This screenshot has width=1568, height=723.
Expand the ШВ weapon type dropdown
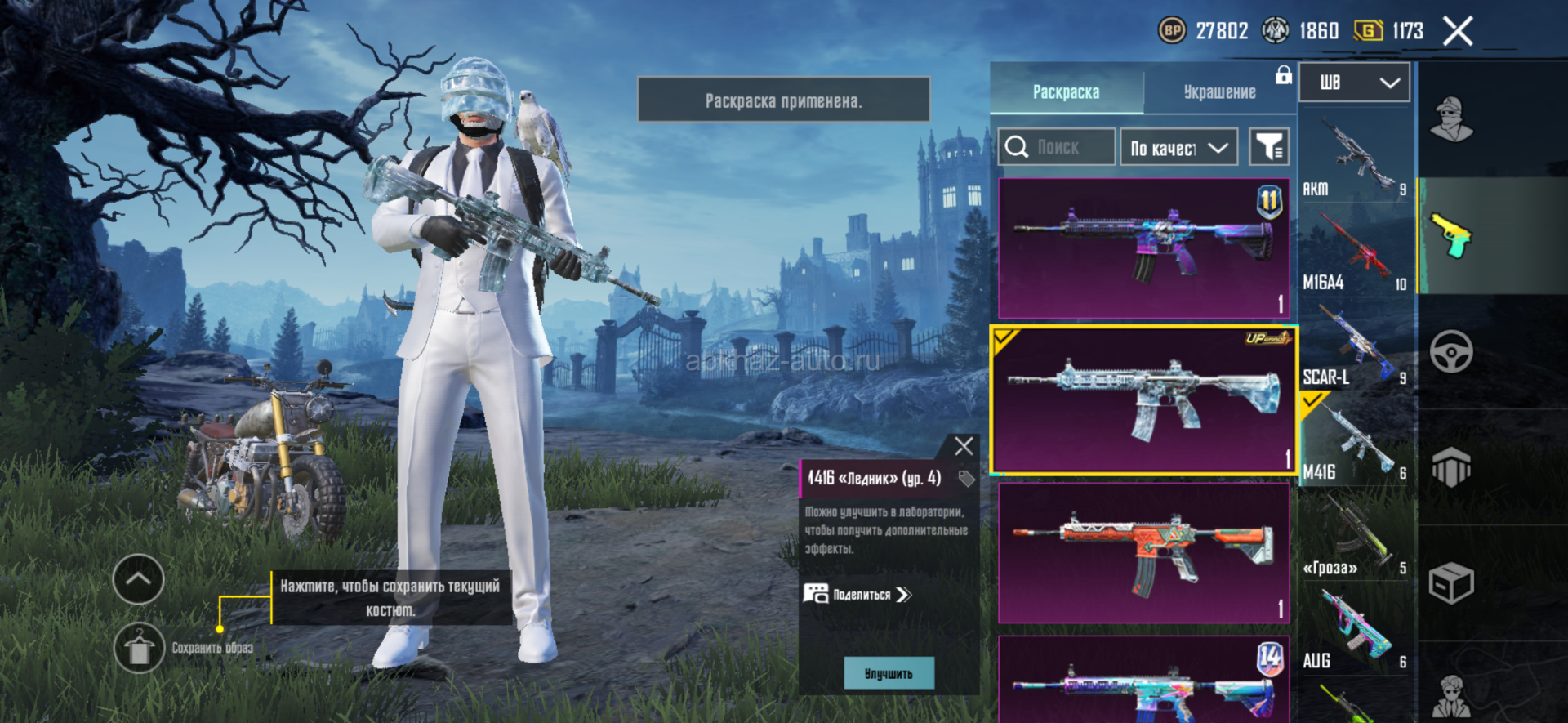pos(1354,83)
